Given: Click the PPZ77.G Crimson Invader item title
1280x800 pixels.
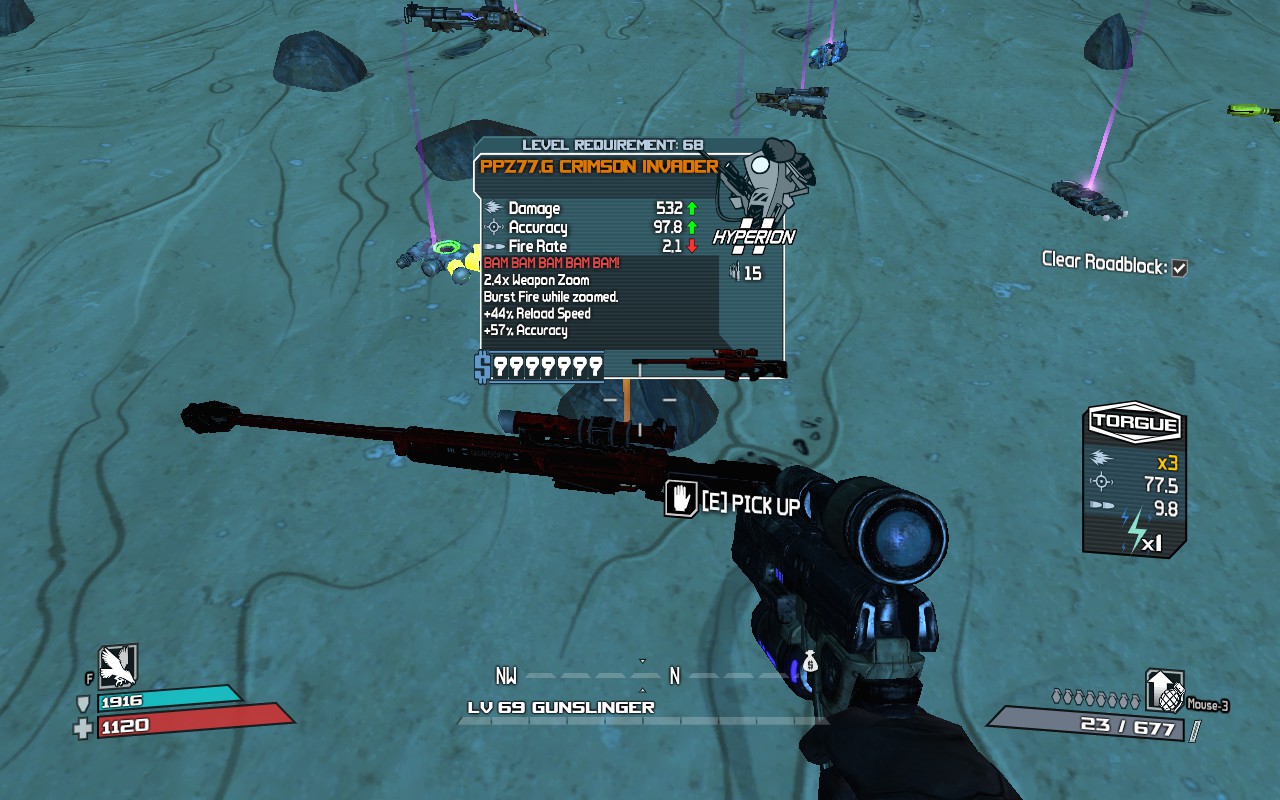Looking at the screenshot, I should click(599, 167).
